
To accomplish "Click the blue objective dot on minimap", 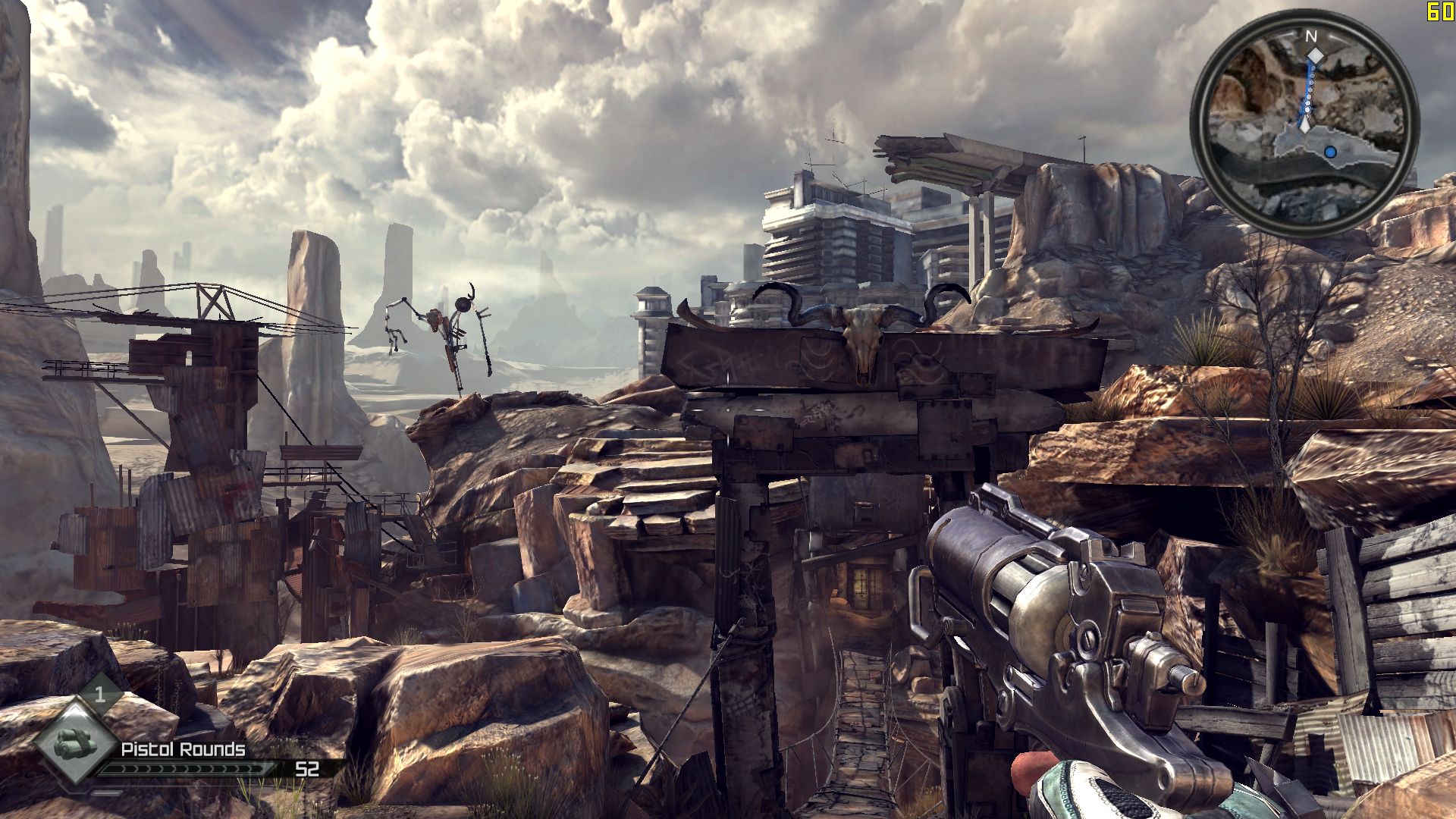I will point(1330,152).
